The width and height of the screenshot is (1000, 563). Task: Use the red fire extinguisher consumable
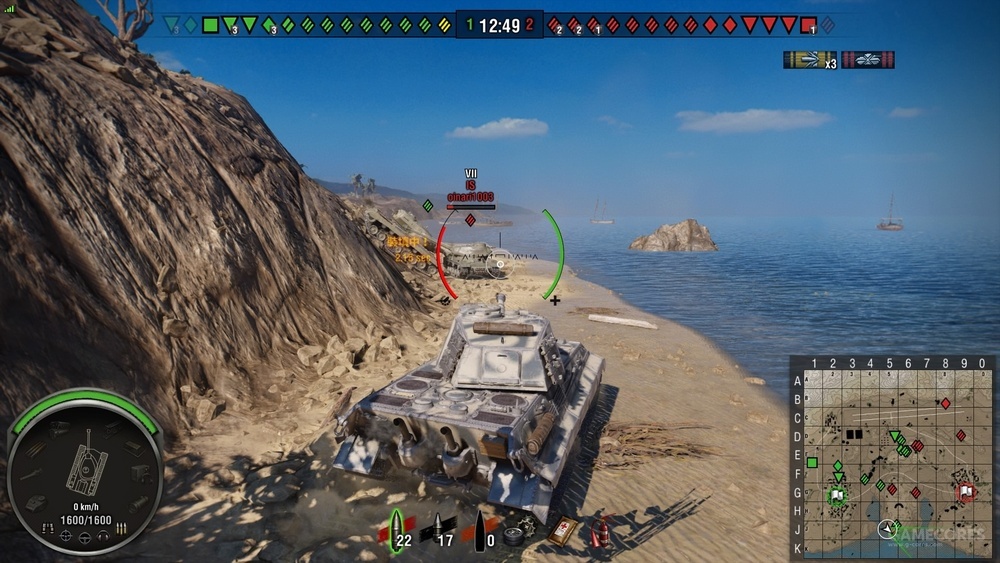601,530
